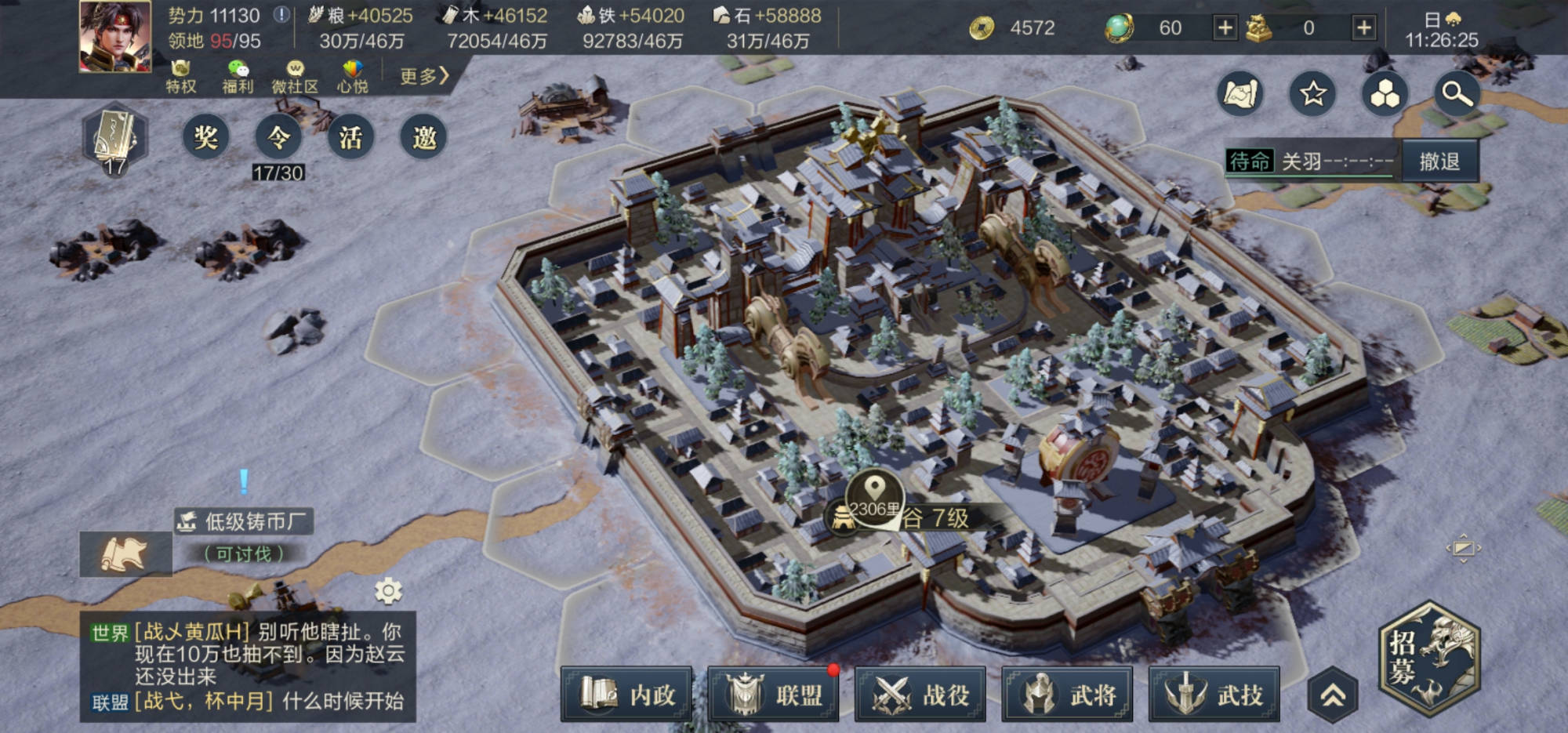Add jade via the plus button

point(1224,28)
